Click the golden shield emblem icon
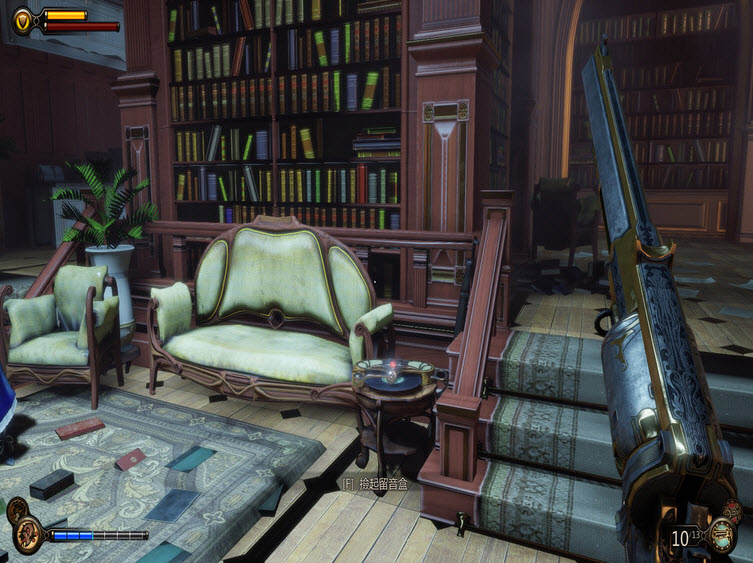This screenshot has height=563, width=753. click(23, 17)
